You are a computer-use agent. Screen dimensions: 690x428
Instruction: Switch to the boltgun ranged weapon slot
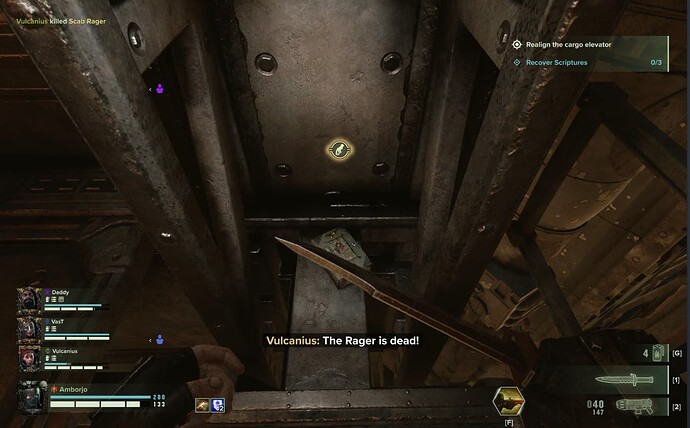[631, 405]
